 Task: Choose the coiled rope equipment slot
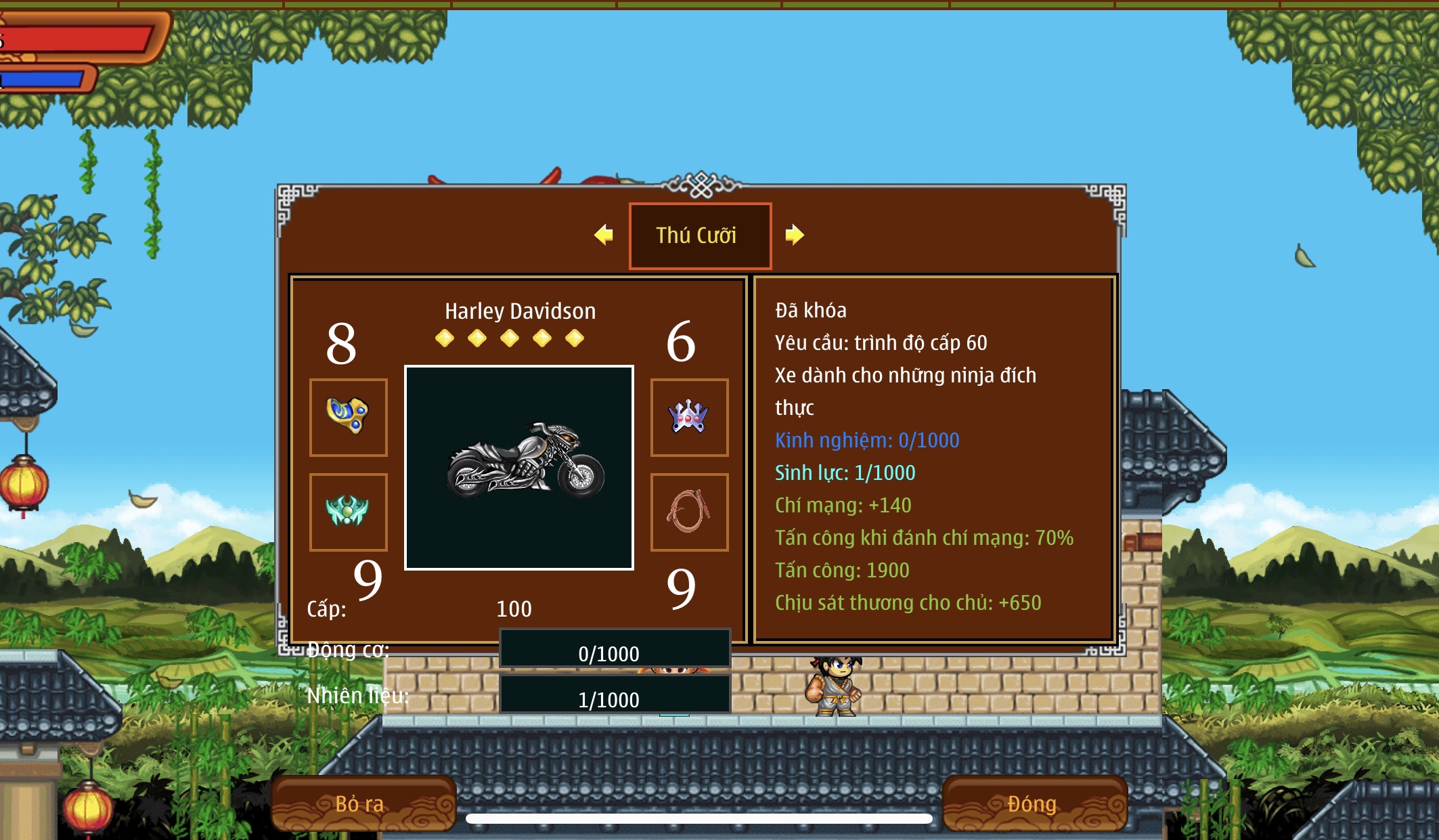689,512
